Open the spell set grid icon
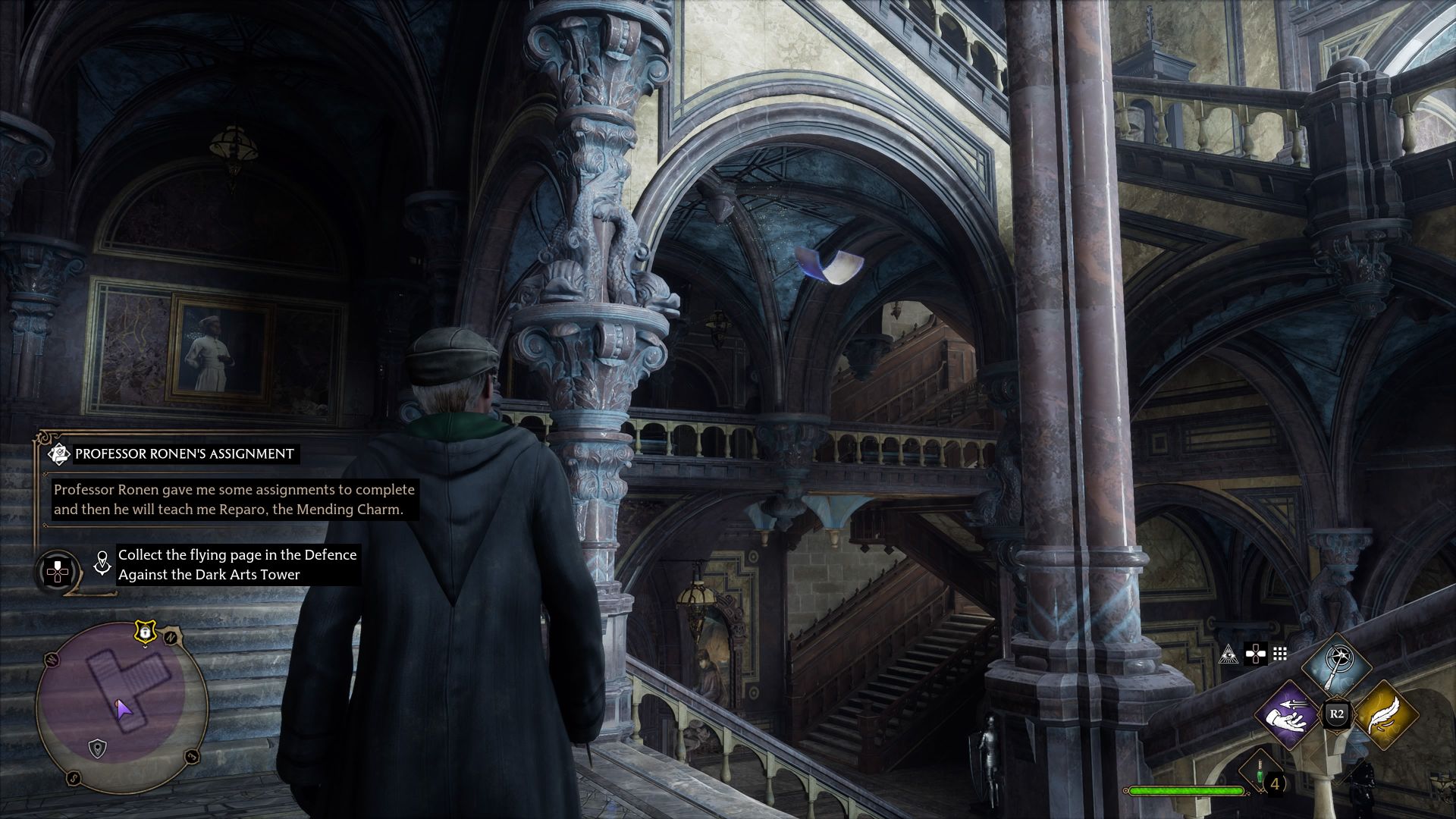Viewport: 1456px width, 819px height. point(1280,653)
